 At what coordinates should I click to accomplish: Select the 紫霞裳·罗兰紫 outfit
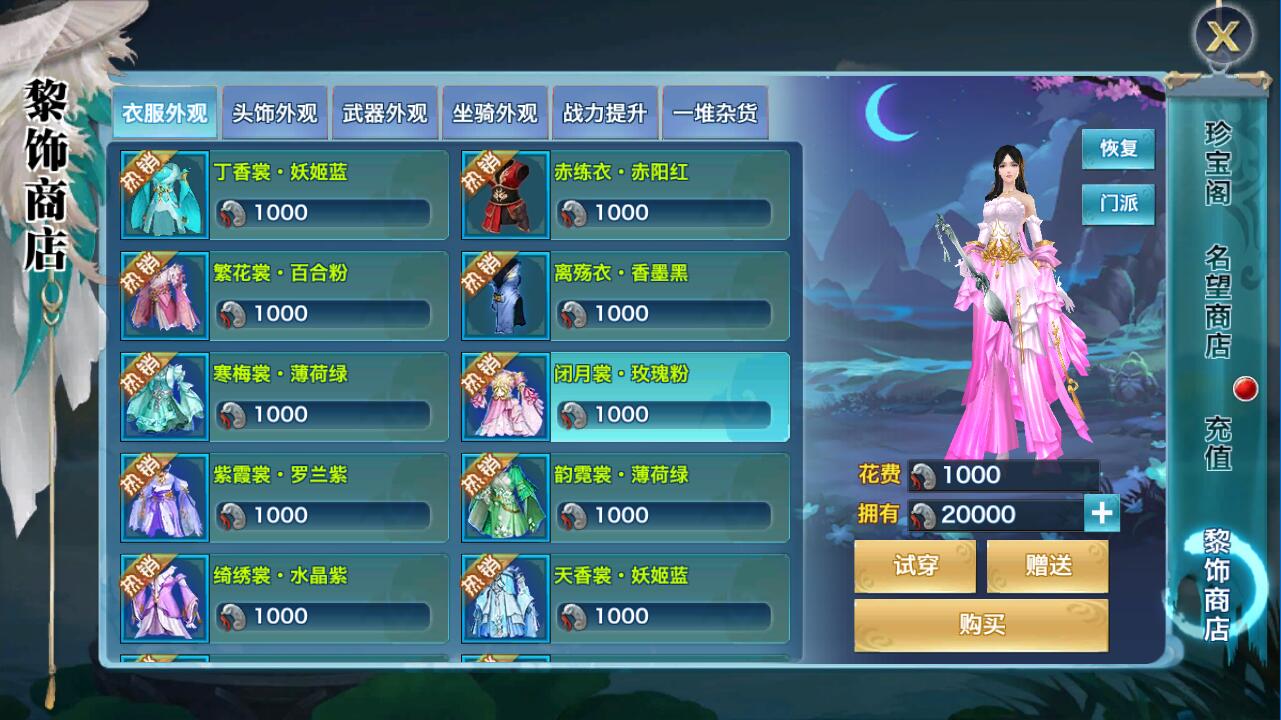click(x=284, y=498)
